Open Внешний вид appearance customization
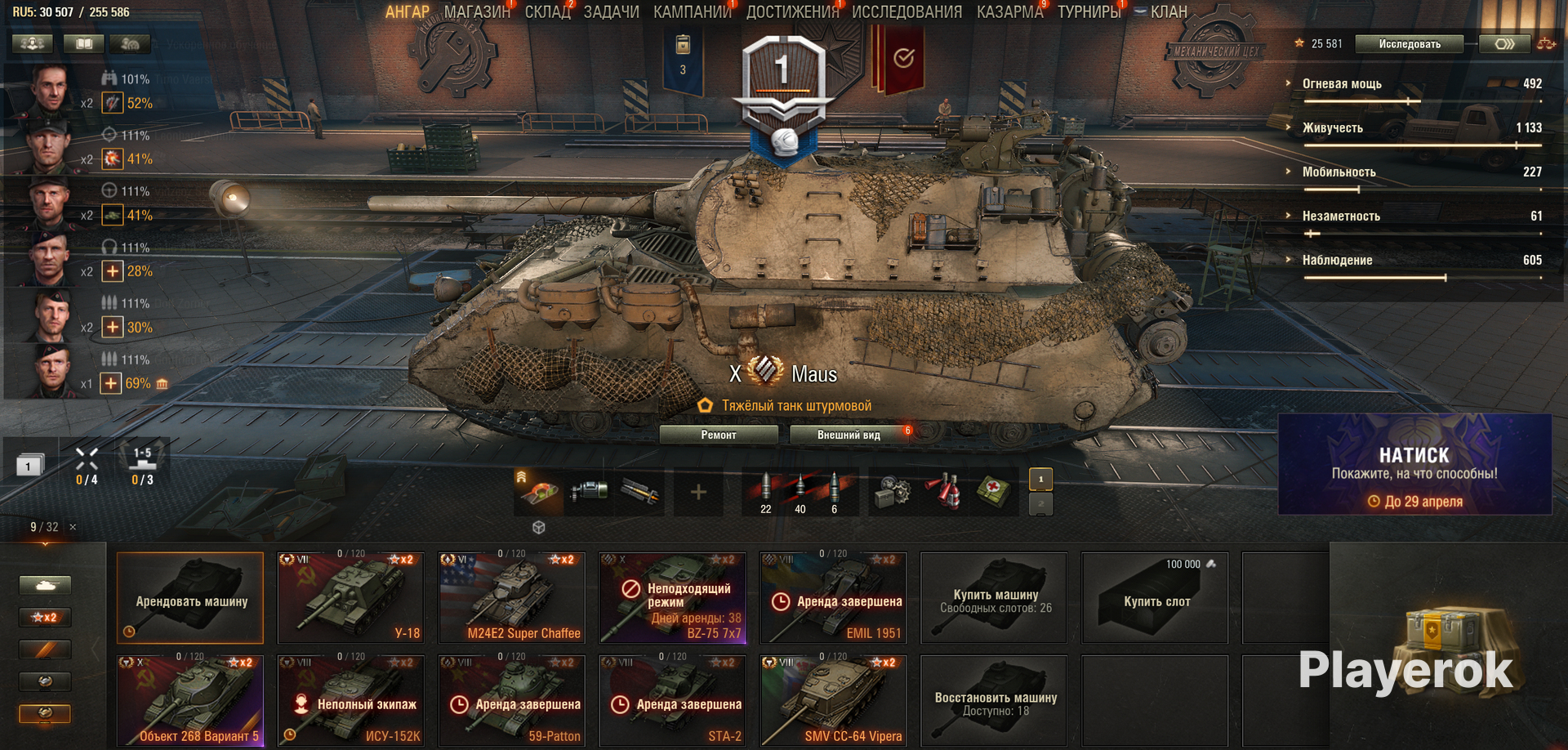Screen dimensions: 1568x750 point(849,435)
